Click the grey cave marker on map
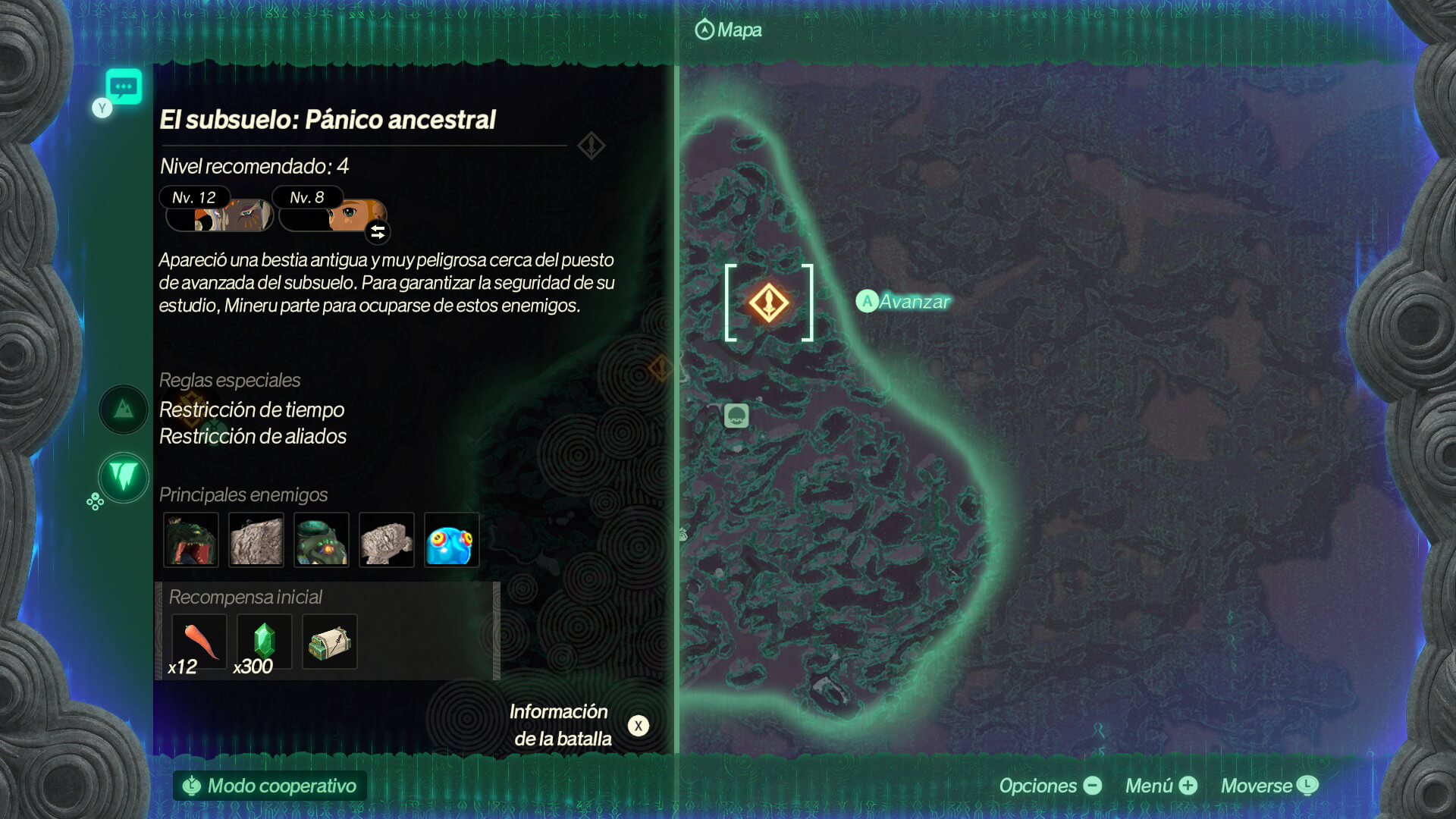Image resolution: width=1456 pixels, height=819 pixels. (736, 416)
